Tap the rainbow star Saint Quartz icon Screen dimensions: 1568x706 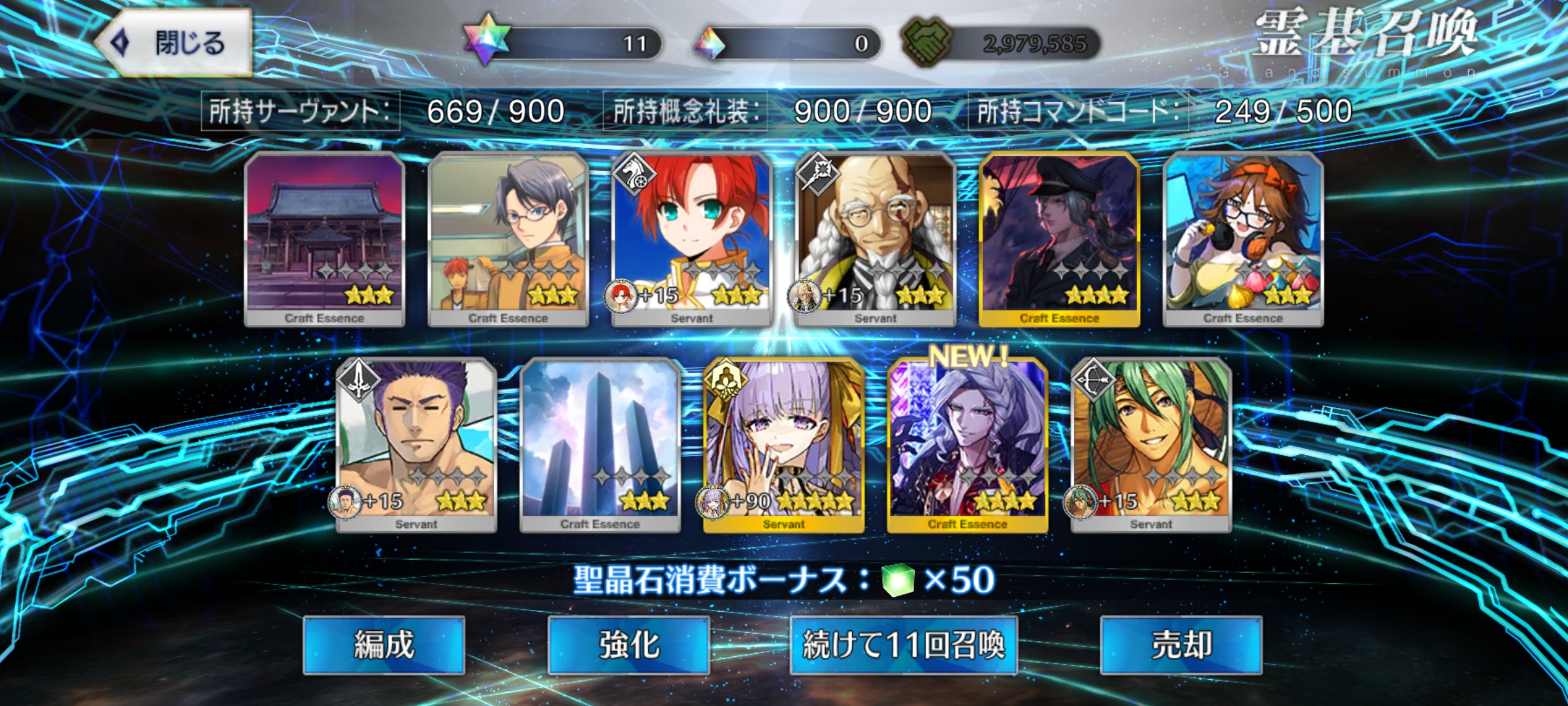pyautogui.click(x=485, y=41)
